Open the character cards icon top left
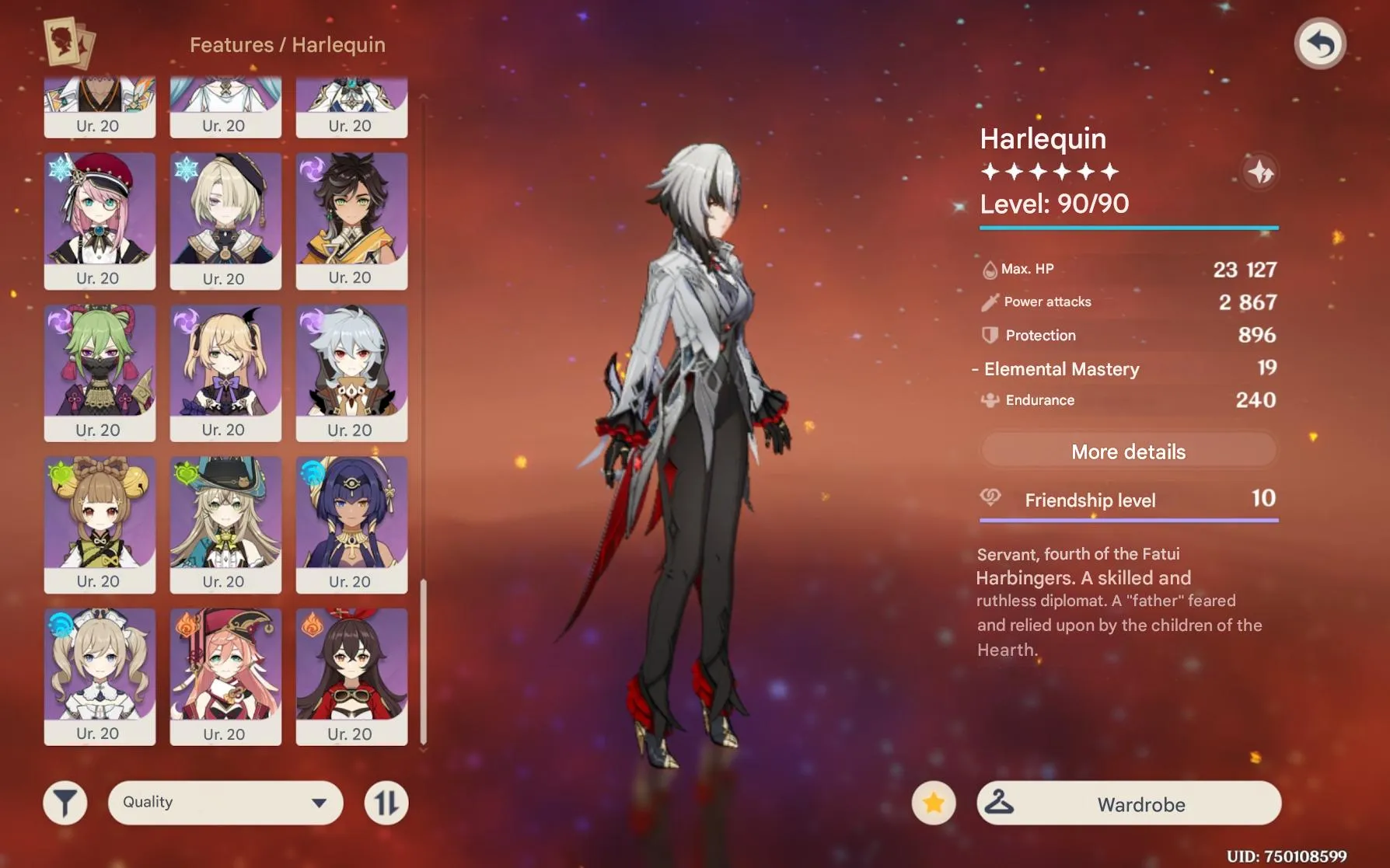The height and width of the screenshot is (868, 1390). (x=66, y=43)
